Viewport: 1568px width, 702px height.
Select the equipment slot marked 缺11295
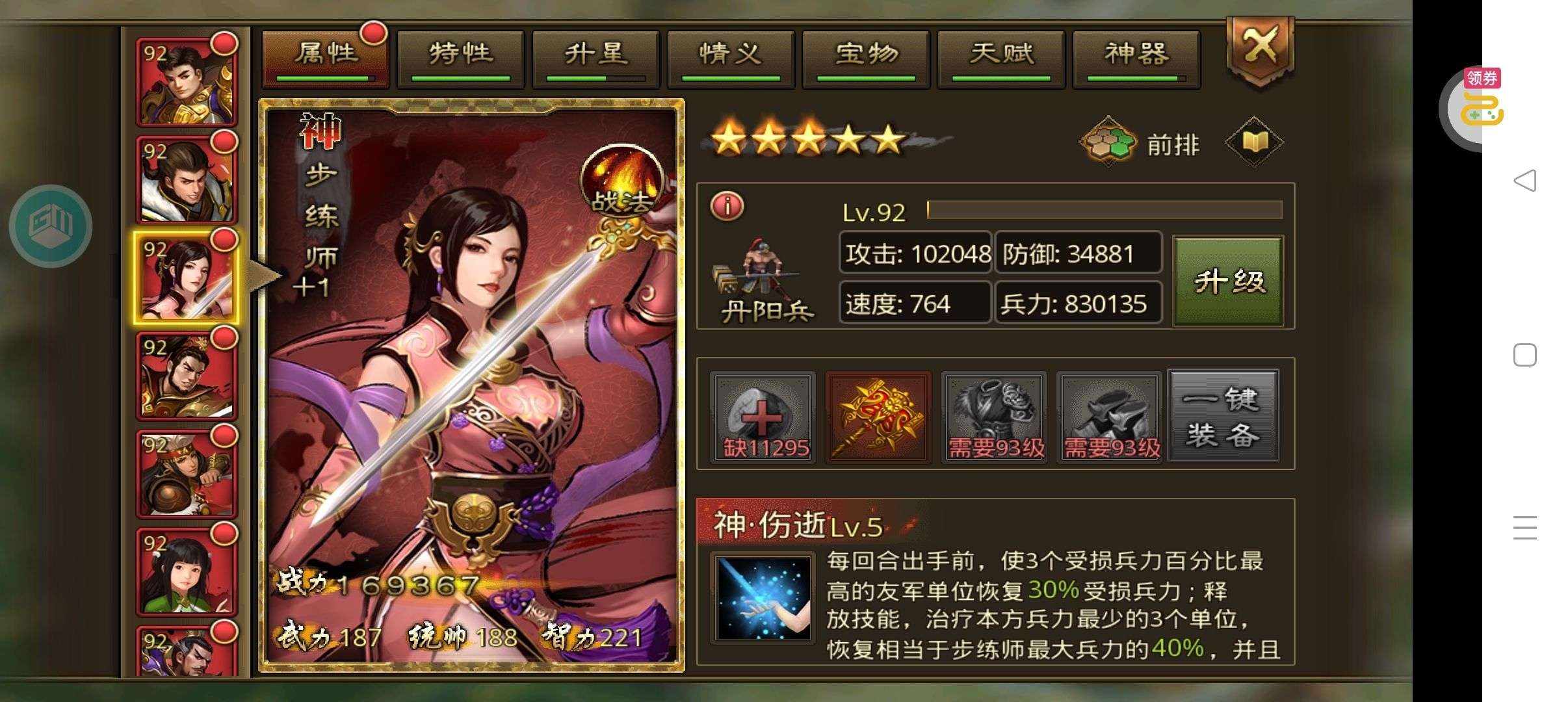click(x=763, y=417)
